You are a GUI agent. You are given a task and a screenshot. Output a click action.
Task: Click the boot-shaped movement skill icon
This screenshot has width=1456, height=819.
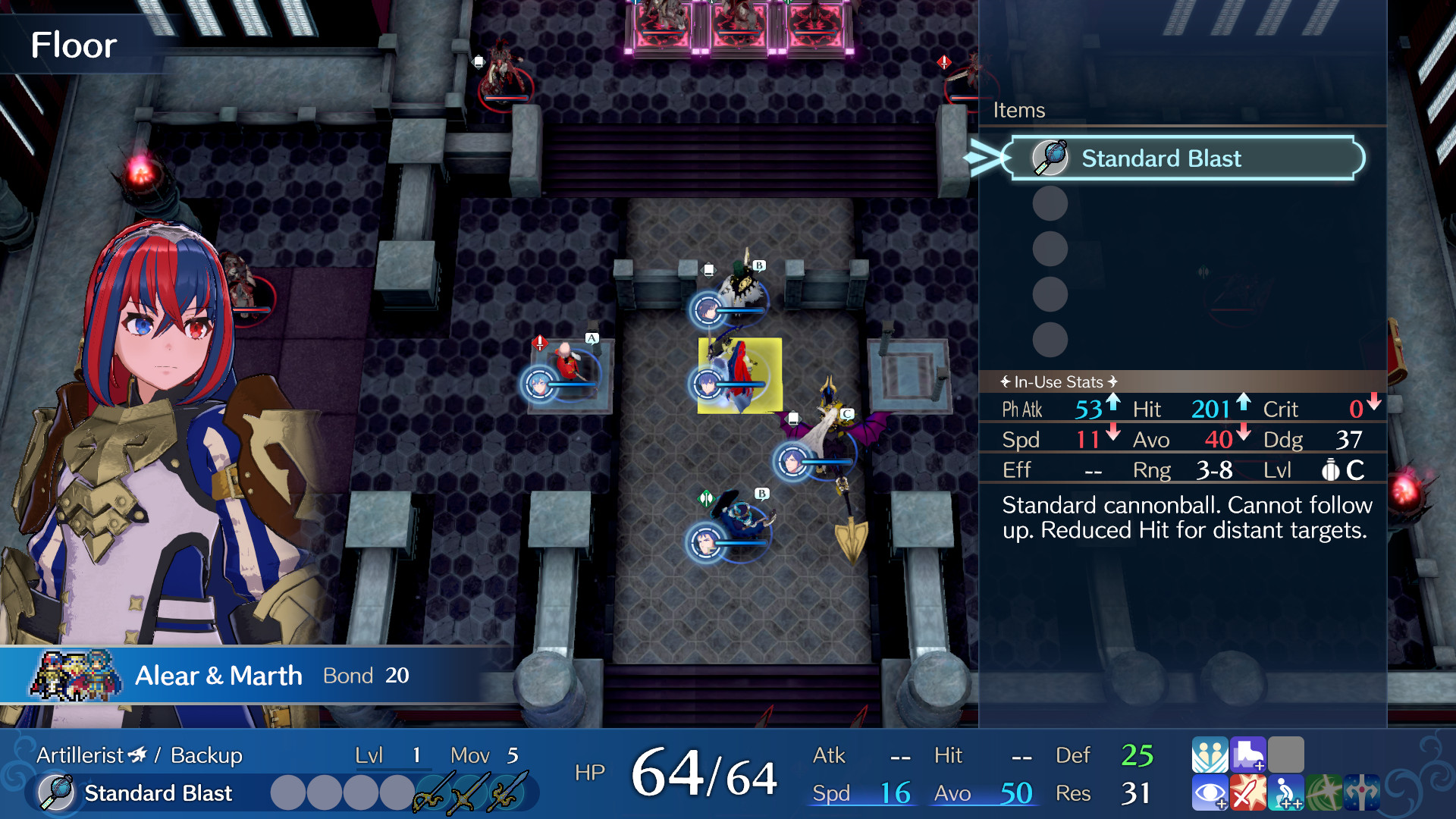click(x=1249, y=755)
